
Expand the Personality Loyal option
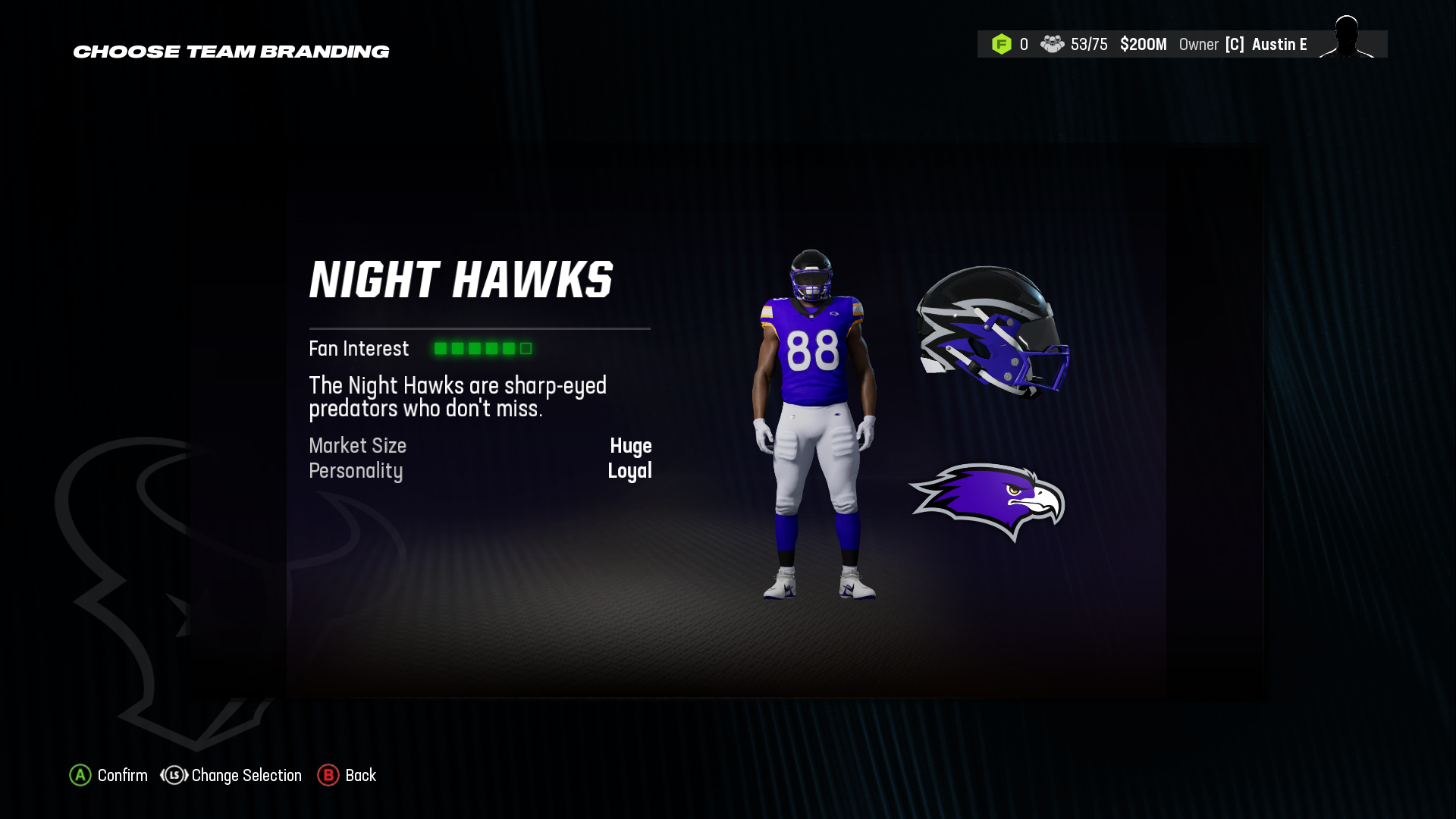[631, 471]
